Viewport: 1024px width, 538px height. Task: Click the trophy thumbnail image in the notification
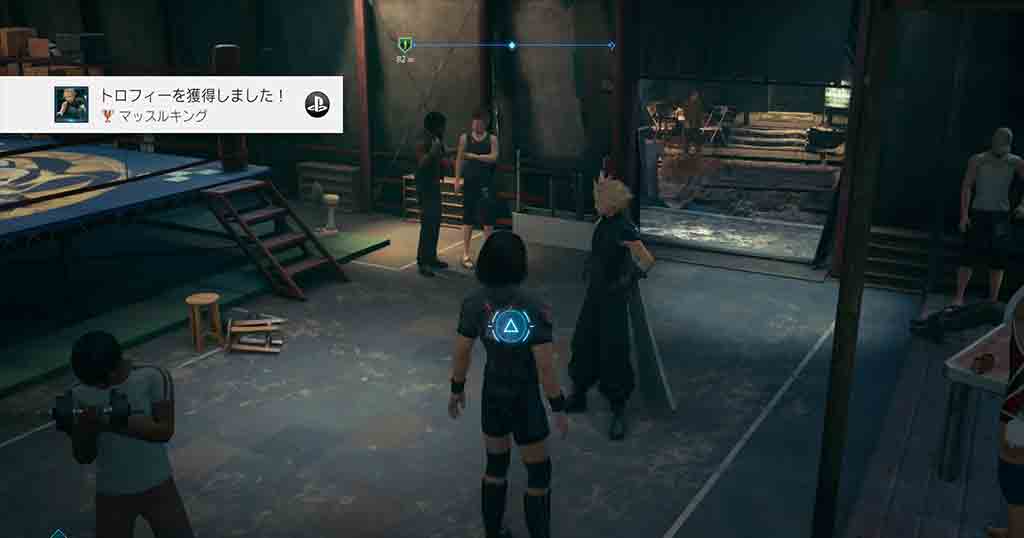[71, 105]
